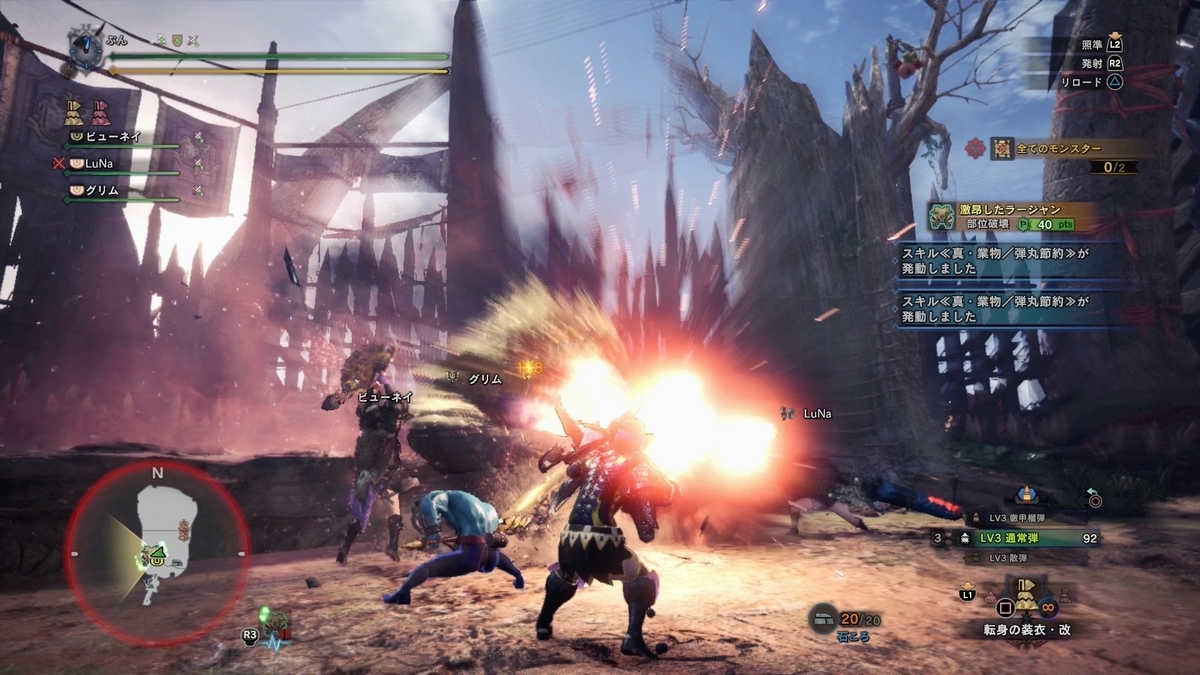The width and height of the screenshot is (1200, 675).
Task: Click the first 真・業物／弾丸節約 skill notification
Action: click(x=1012, y=262)
